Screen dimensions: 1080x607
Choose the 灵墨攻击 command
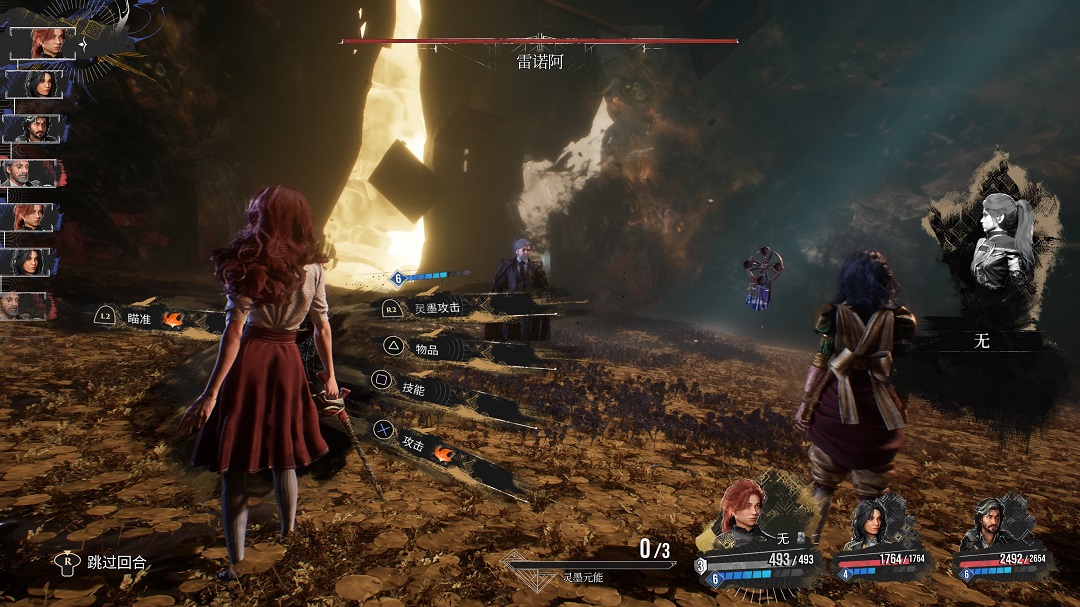[x=436, y=308]
